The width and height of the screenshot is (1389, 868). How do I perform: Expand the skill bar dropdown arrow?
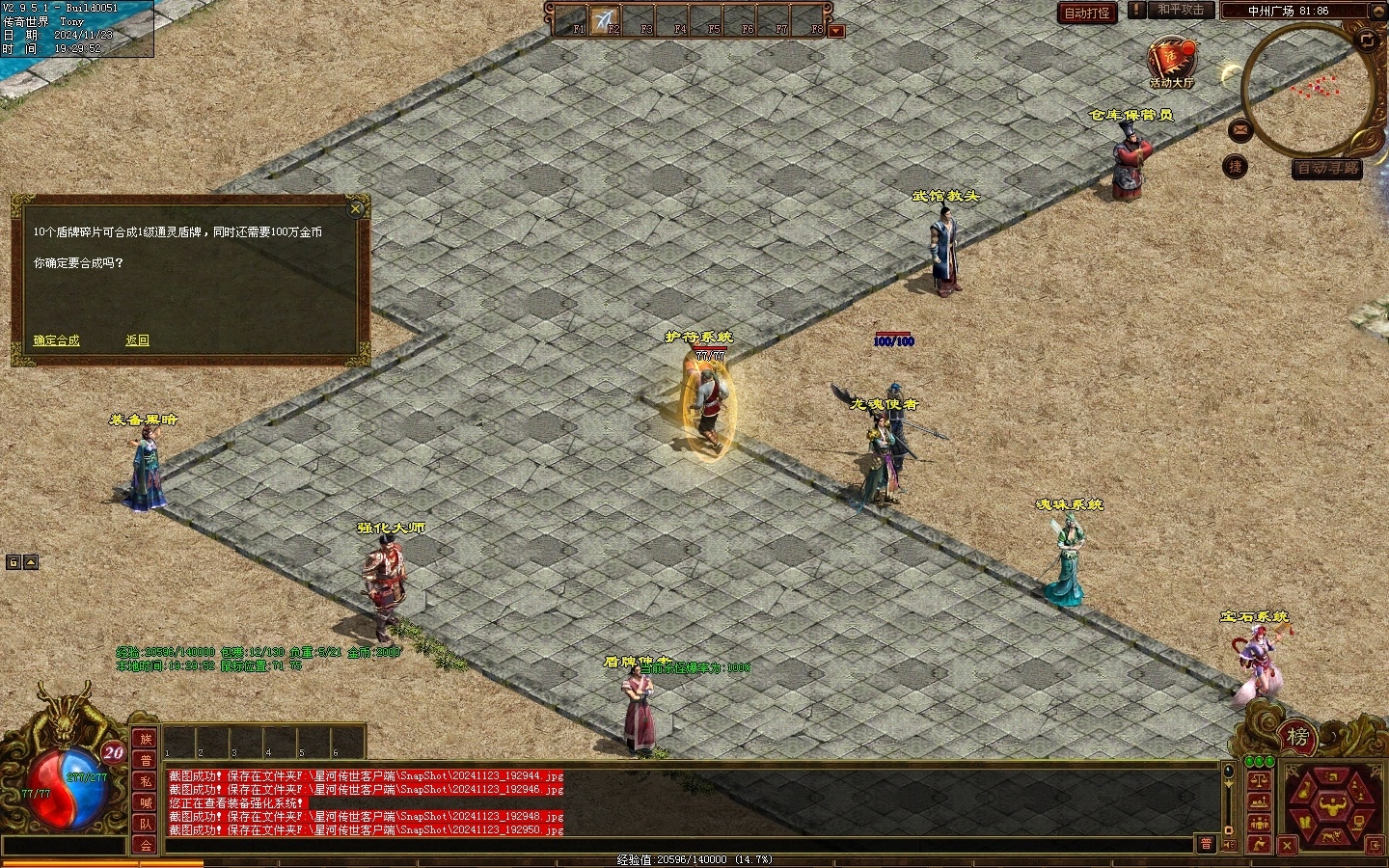[x=836, y=31]
